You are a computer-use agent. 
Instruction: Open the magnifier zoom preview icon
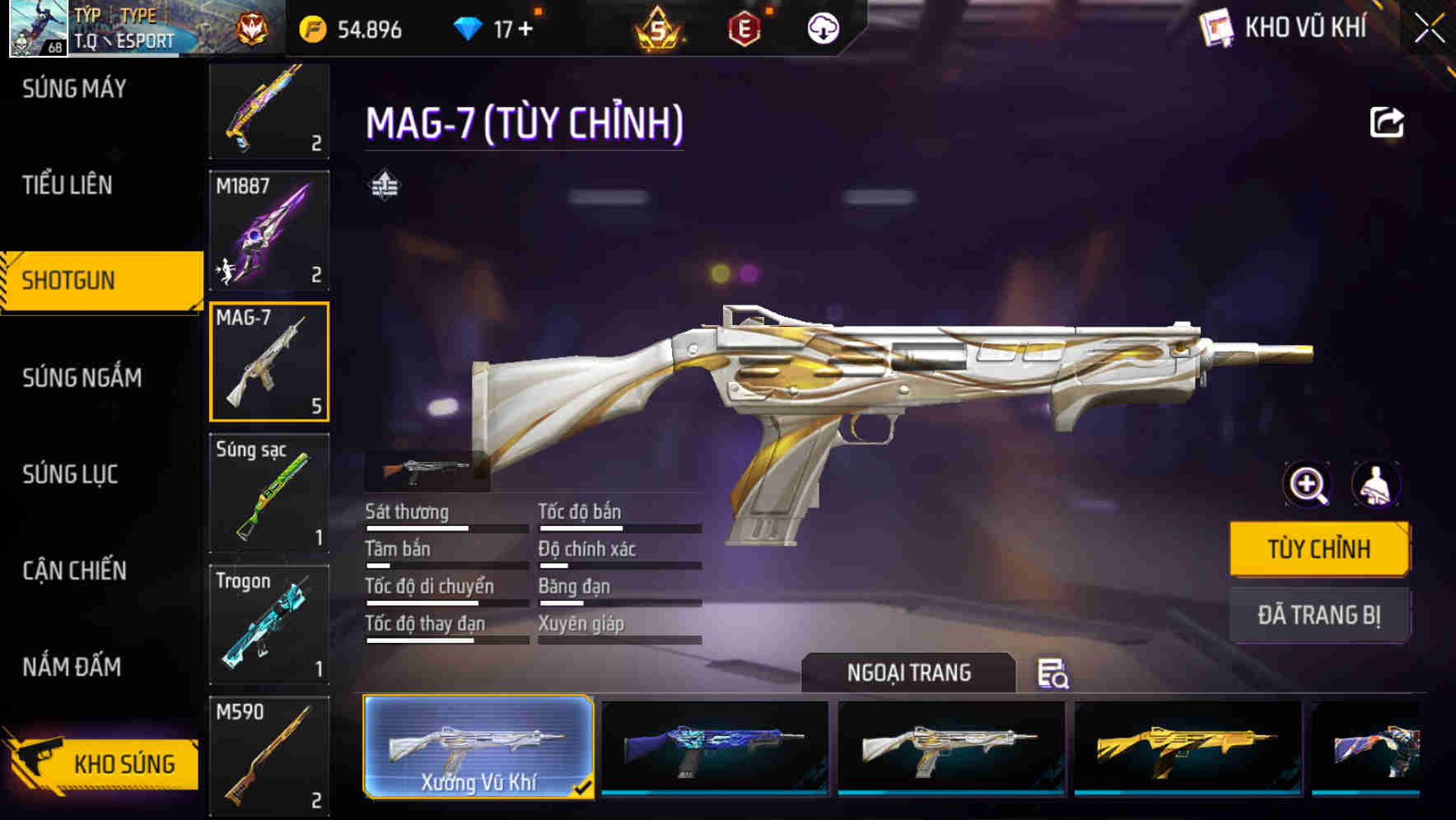(x=1307, y=484)
